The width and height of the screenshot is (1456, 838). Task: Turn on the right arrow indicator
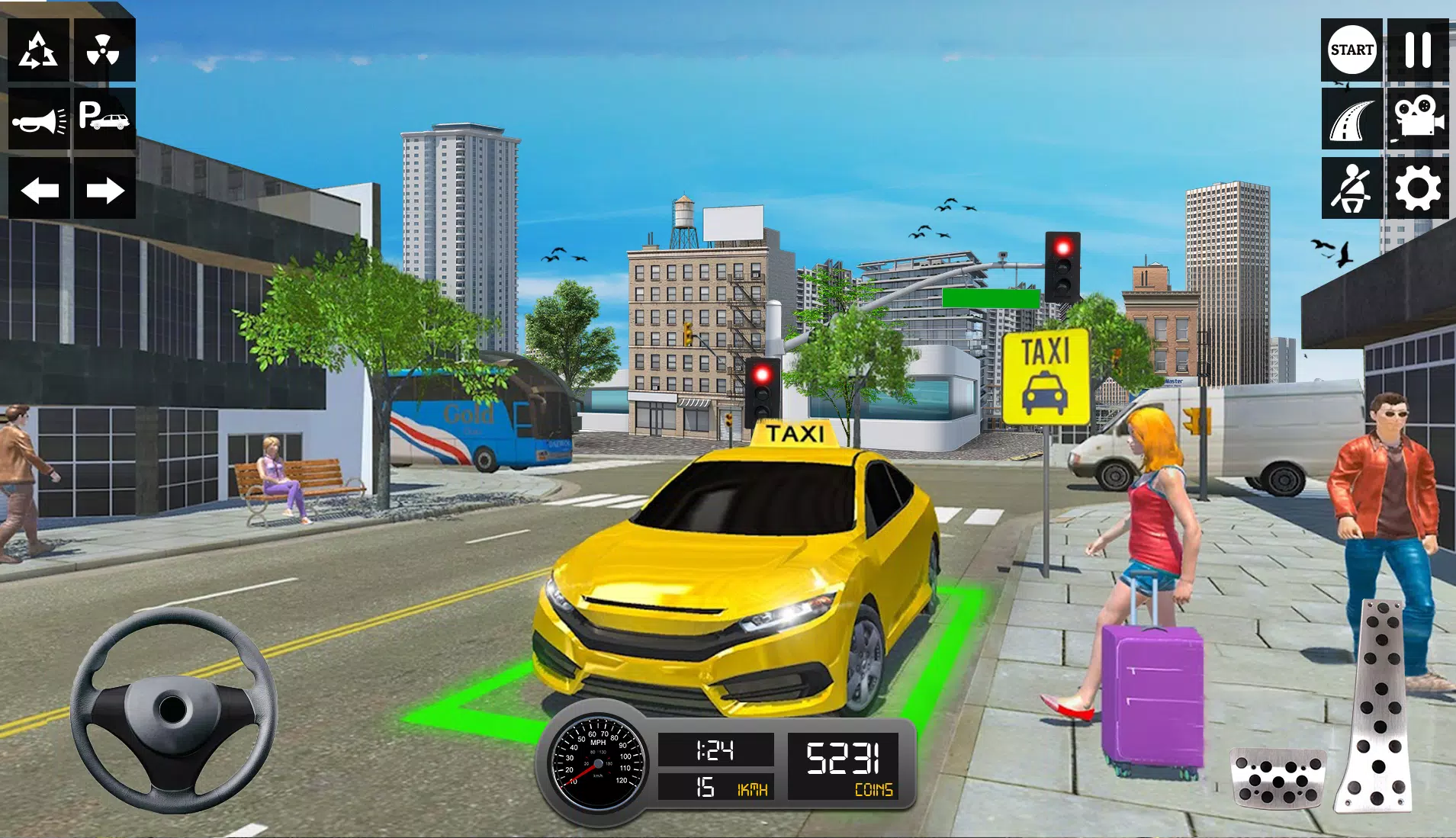click(x=104, y=190)
